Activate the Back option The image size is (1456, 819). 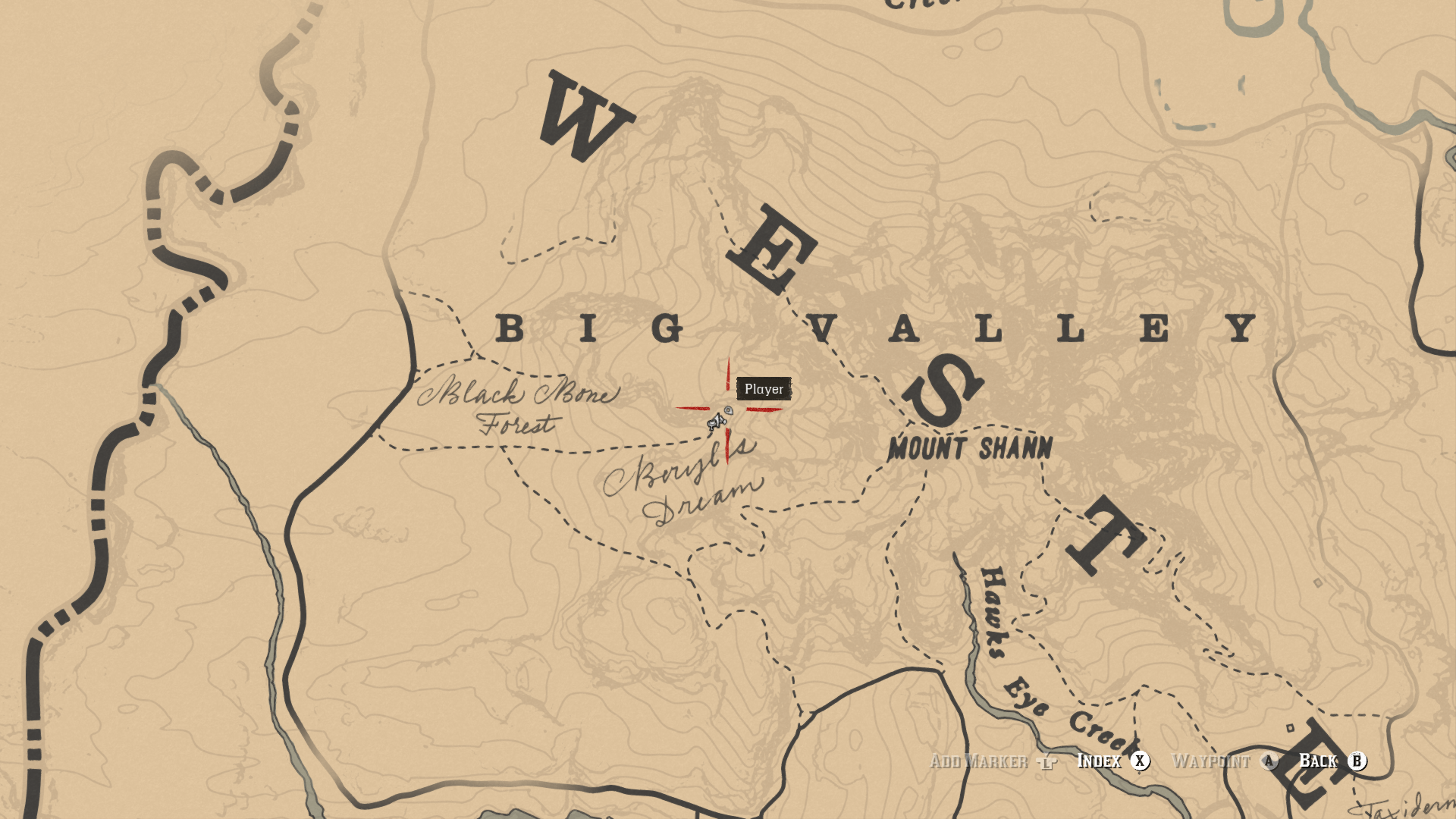[x=1319, y=761]
